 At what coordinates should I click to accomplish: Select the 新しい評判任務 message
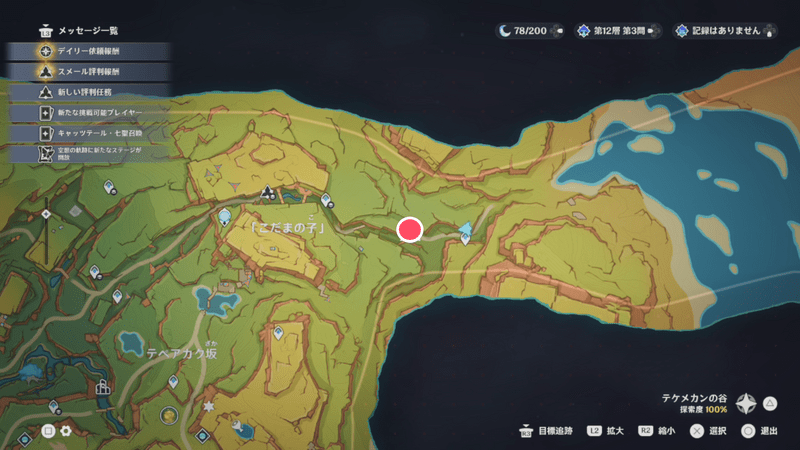click(x=85, y=92)
